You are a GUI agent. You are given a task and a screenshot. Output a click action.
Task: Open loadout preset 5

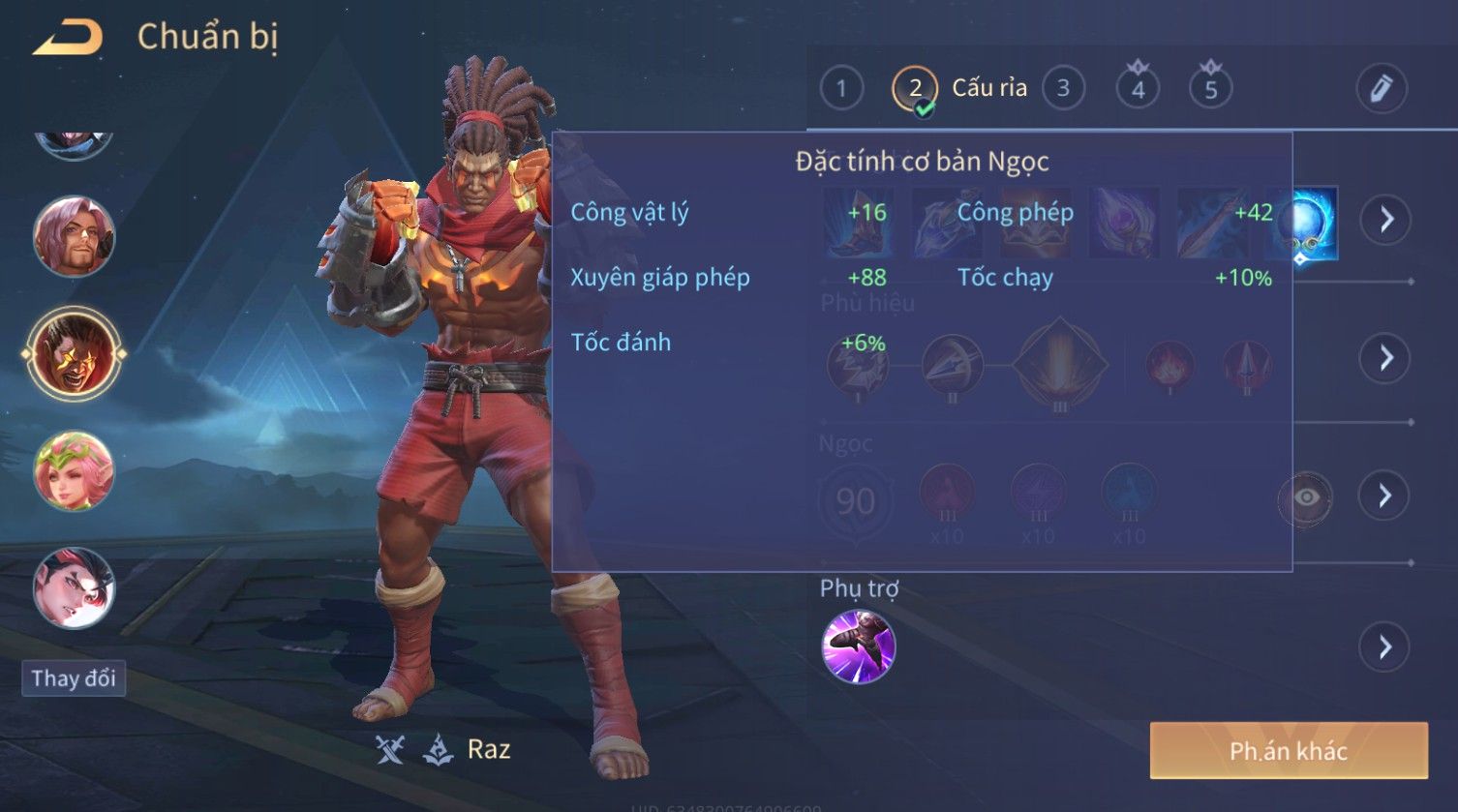point(1210,89)
